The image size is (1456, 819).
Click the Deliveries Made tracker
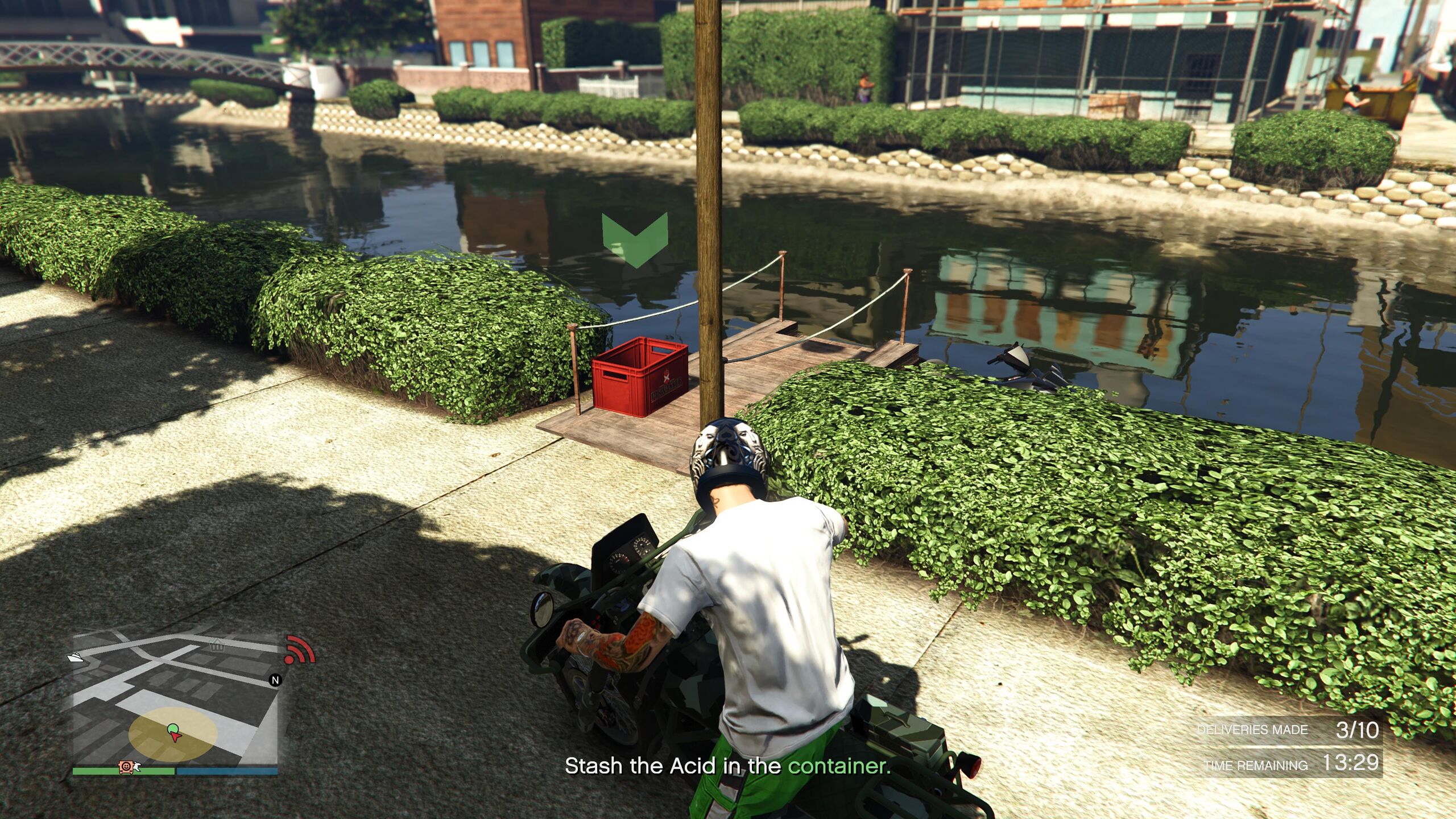point(1288,730)
